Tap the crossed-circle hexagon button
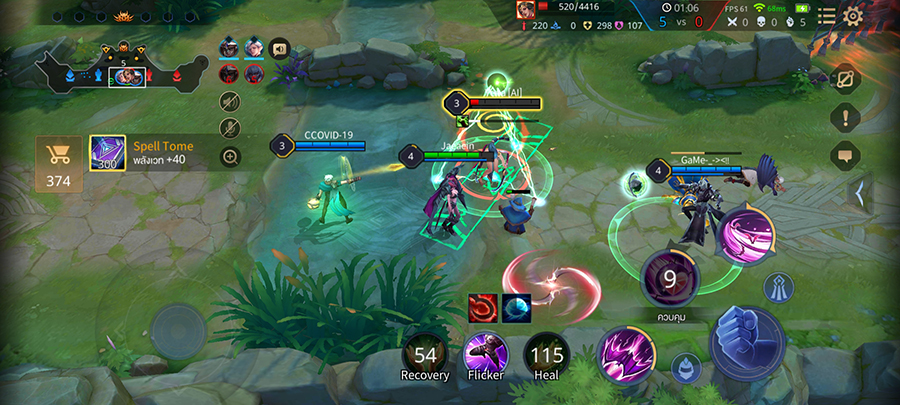Image resolution: width=900 pixels, height=405 pixels. 845,79
